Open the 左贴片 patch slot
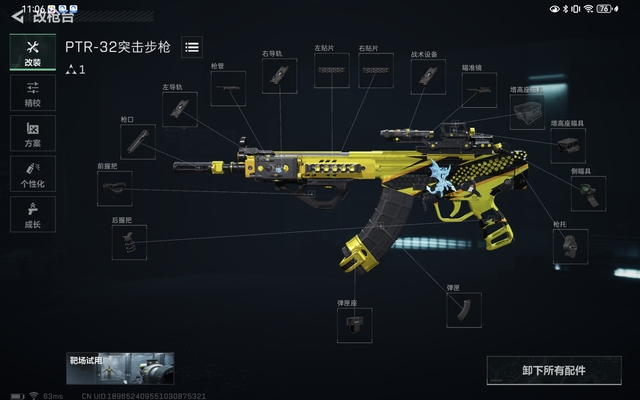Image resolution: width=640 pixels, height=400 pixels. tap(332, 71)
